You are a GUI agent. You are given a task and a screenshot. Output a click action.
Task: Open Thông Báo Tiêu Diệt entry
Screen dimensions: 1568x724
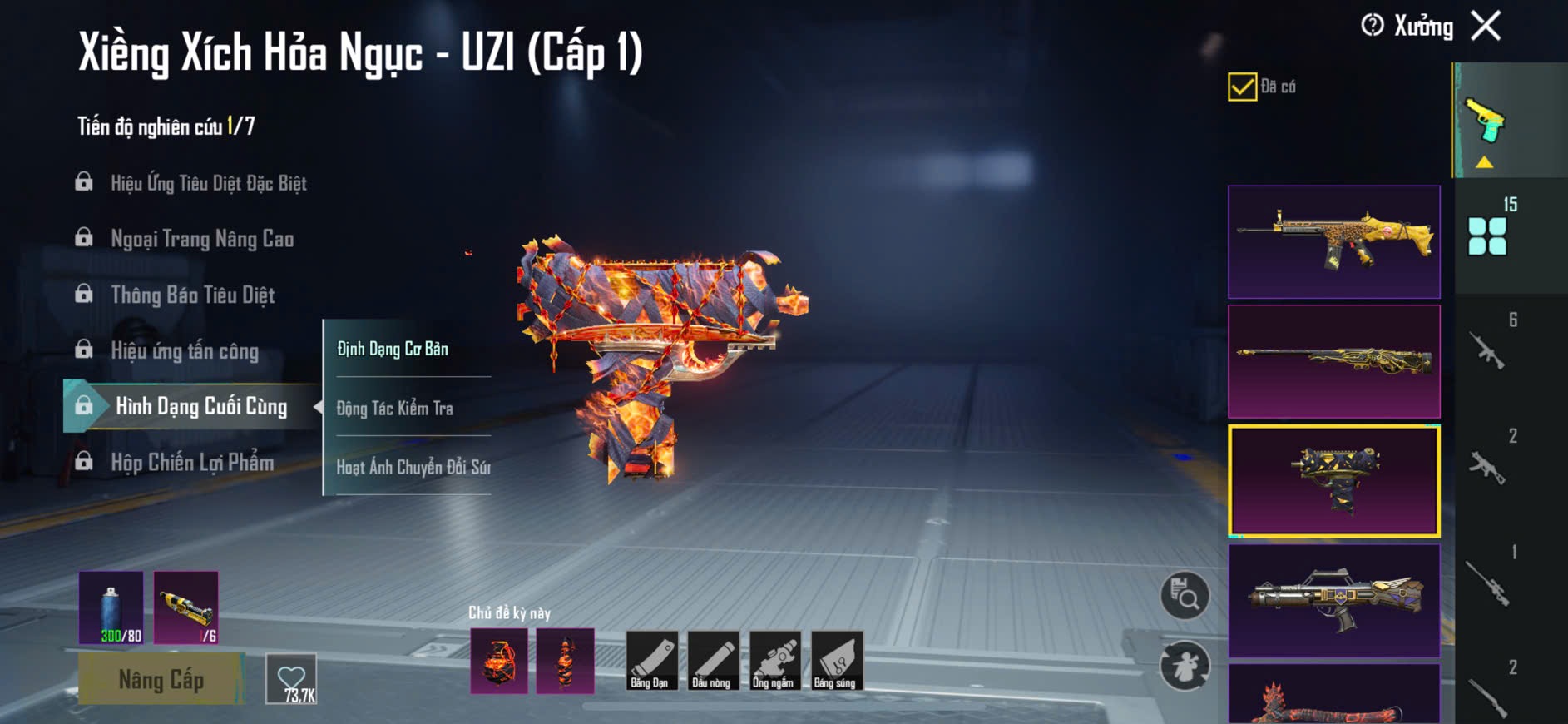click(192, 295)
